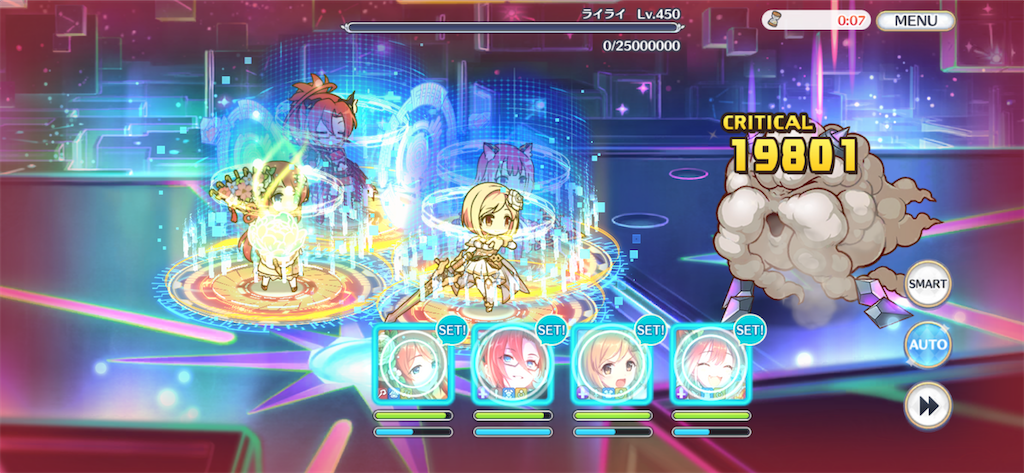
Task: Select the pink-haired girl with closed eyes portrait
Action: [x=709, y=364]
